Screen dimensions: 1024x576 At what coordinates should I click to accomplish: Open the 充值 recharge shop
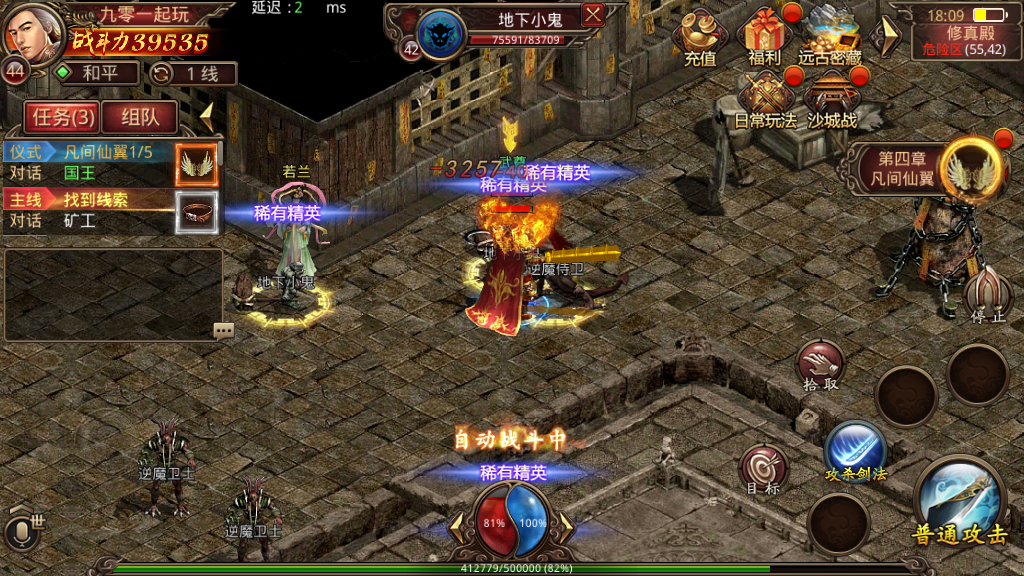(x=700, y=38)
